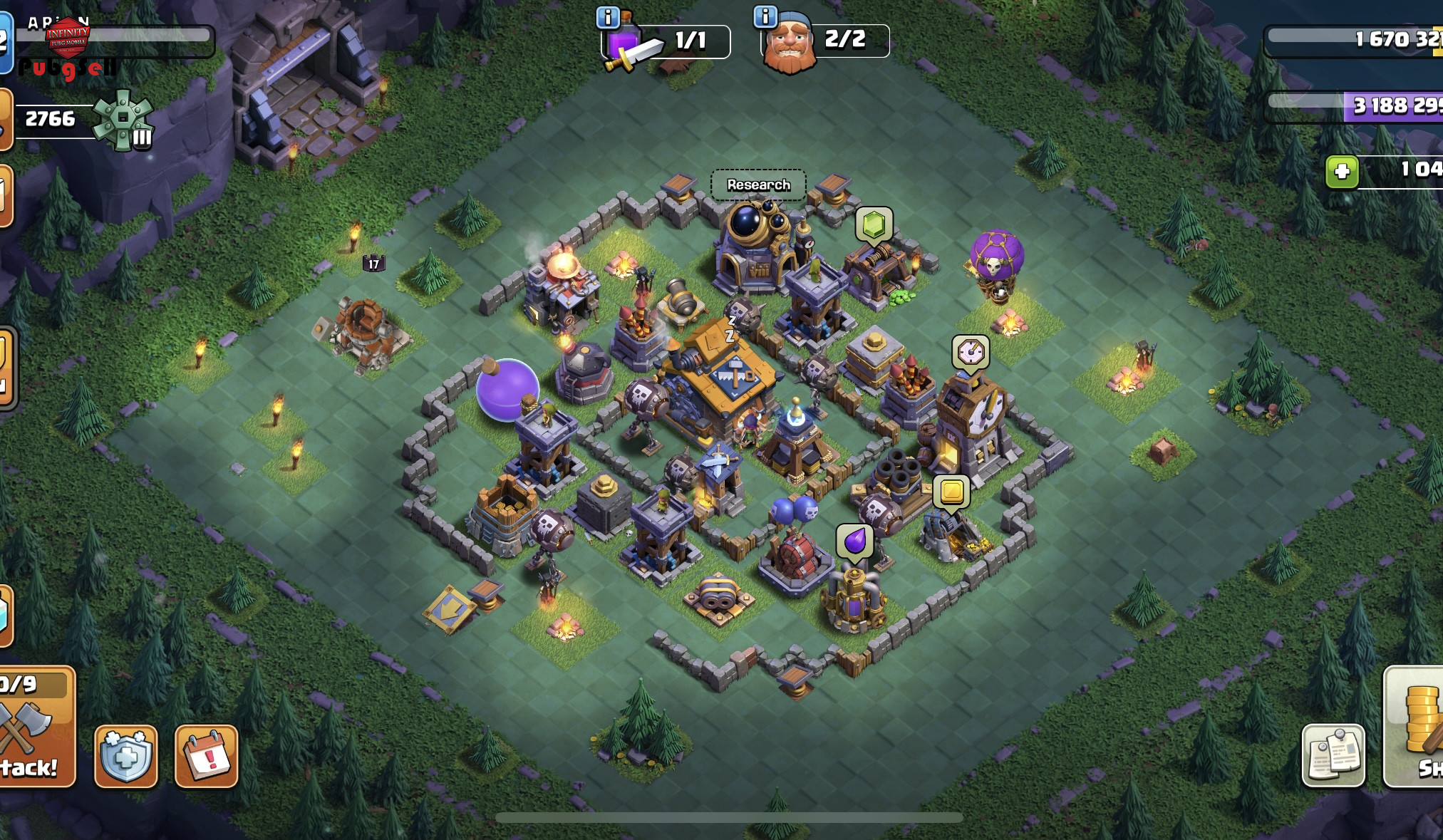Image resolution: width=1443 pixels, height=840 pixels.
Task: Collect elixir from the purple drop bubble
Action: click(x=854, y=541)
